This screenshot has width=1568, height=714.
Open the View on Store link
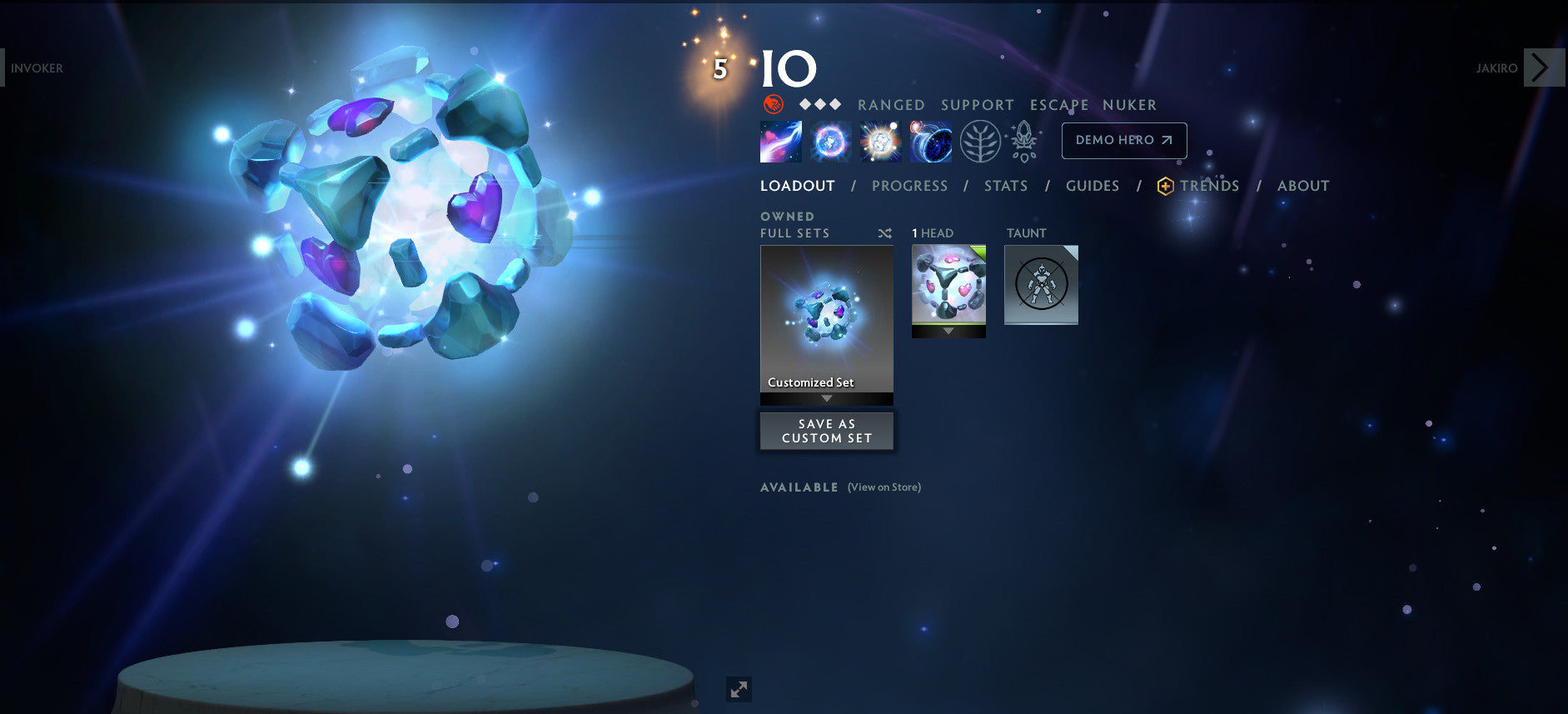[884, 487]
